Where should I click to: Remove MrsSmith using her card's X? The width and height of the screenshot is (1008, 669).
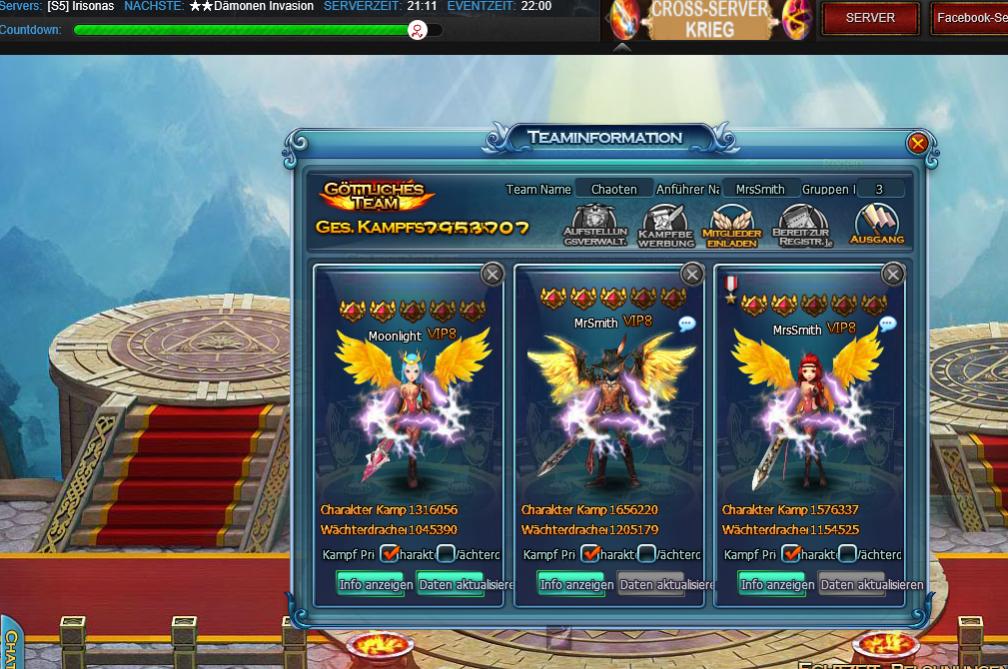coord(893,274)
